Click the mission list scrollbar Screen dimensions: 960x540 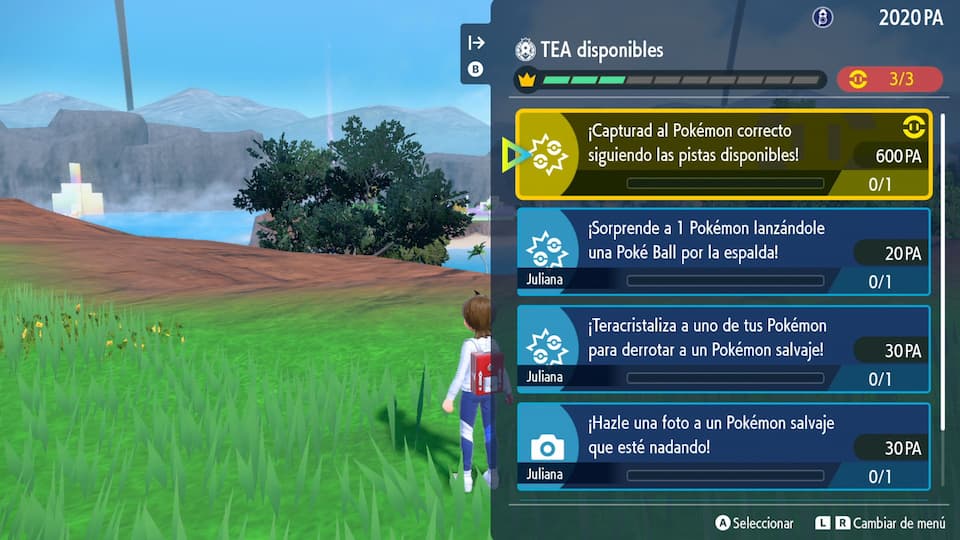click(941, 300)
